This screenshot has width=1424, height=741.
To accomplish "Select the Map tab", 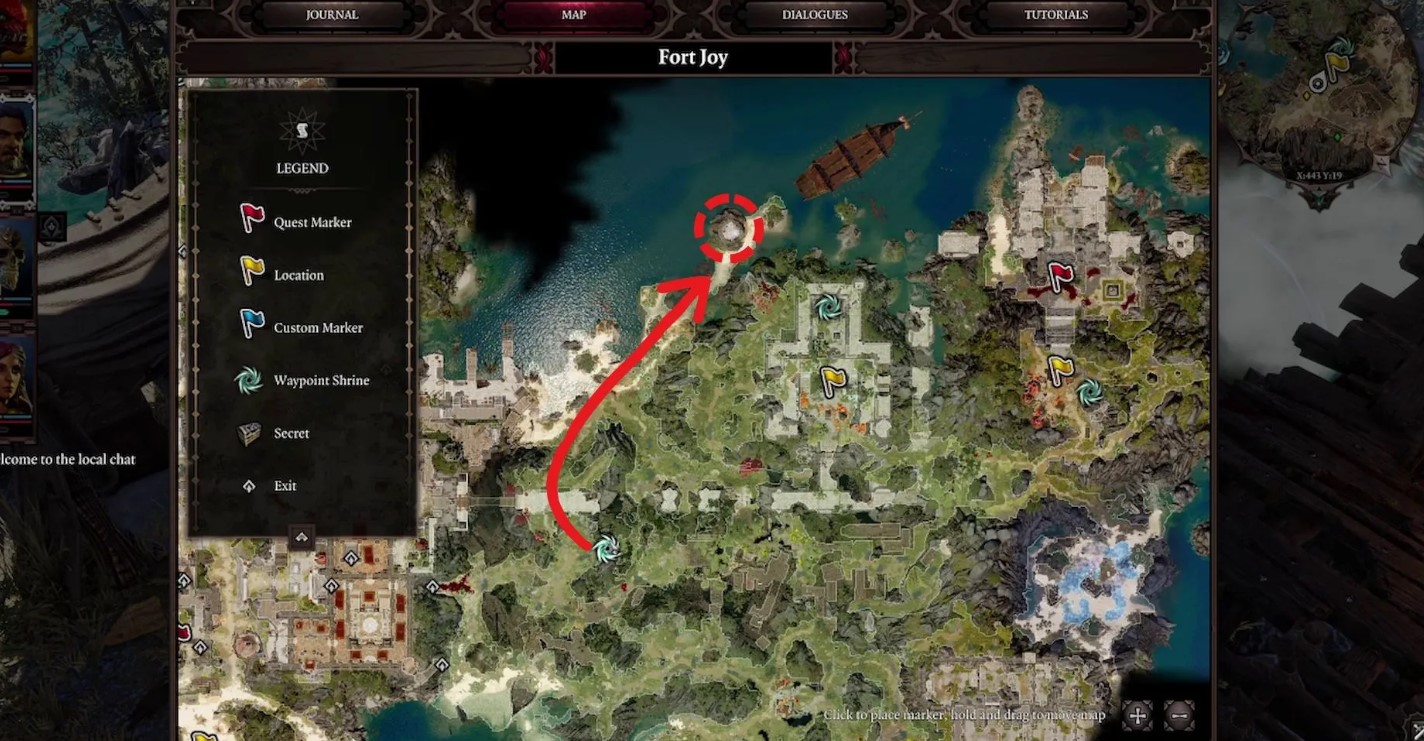I will pyautogui.click(x=573, y=15).
